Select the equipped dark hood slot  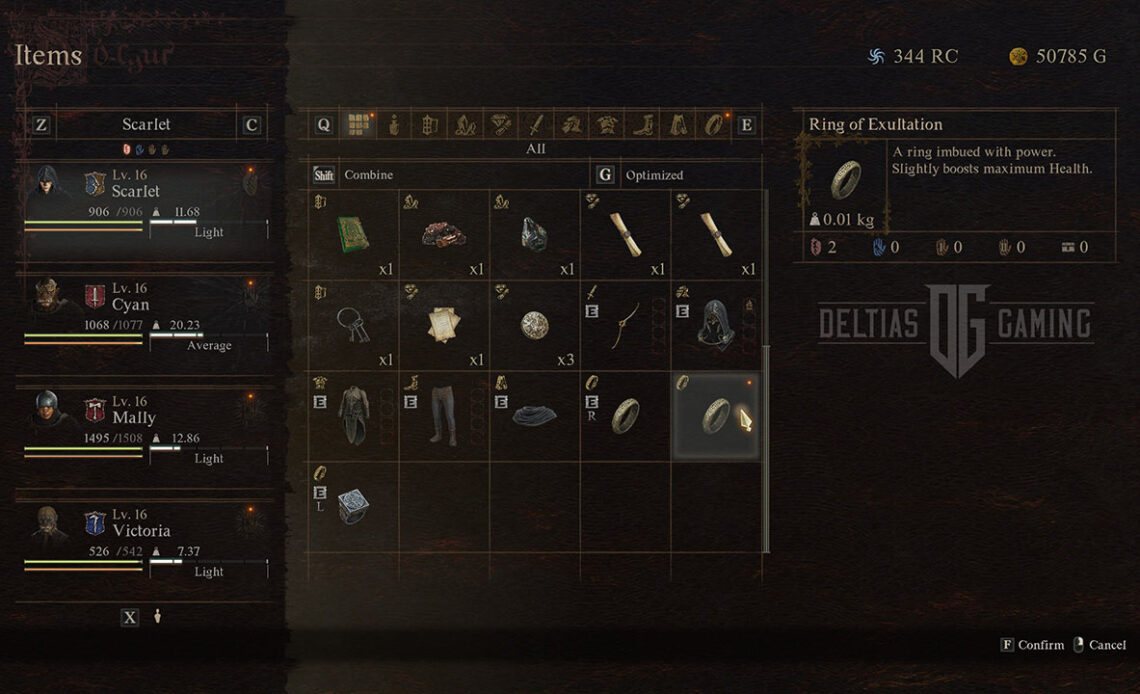click(x=715, y=325)
